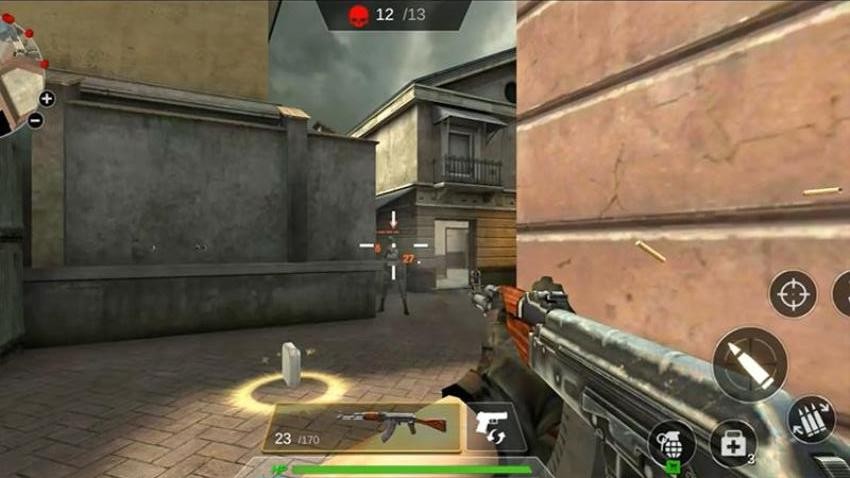
Task: Throw a grenade with the grenade button
Action: coord(671,445)
